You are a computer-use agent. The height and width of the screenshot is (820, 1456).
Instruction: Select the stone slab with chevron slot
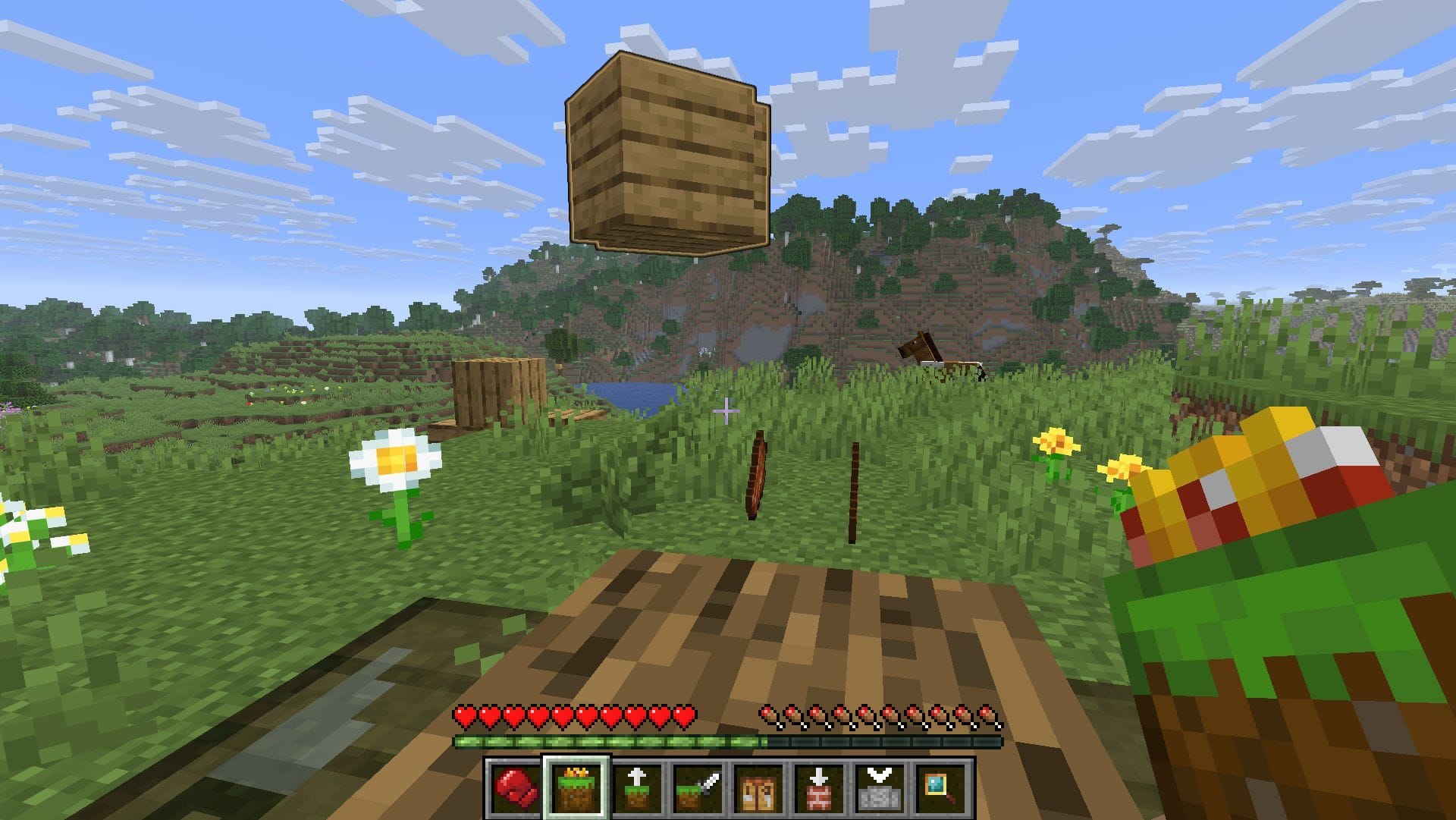pos(880,787)
